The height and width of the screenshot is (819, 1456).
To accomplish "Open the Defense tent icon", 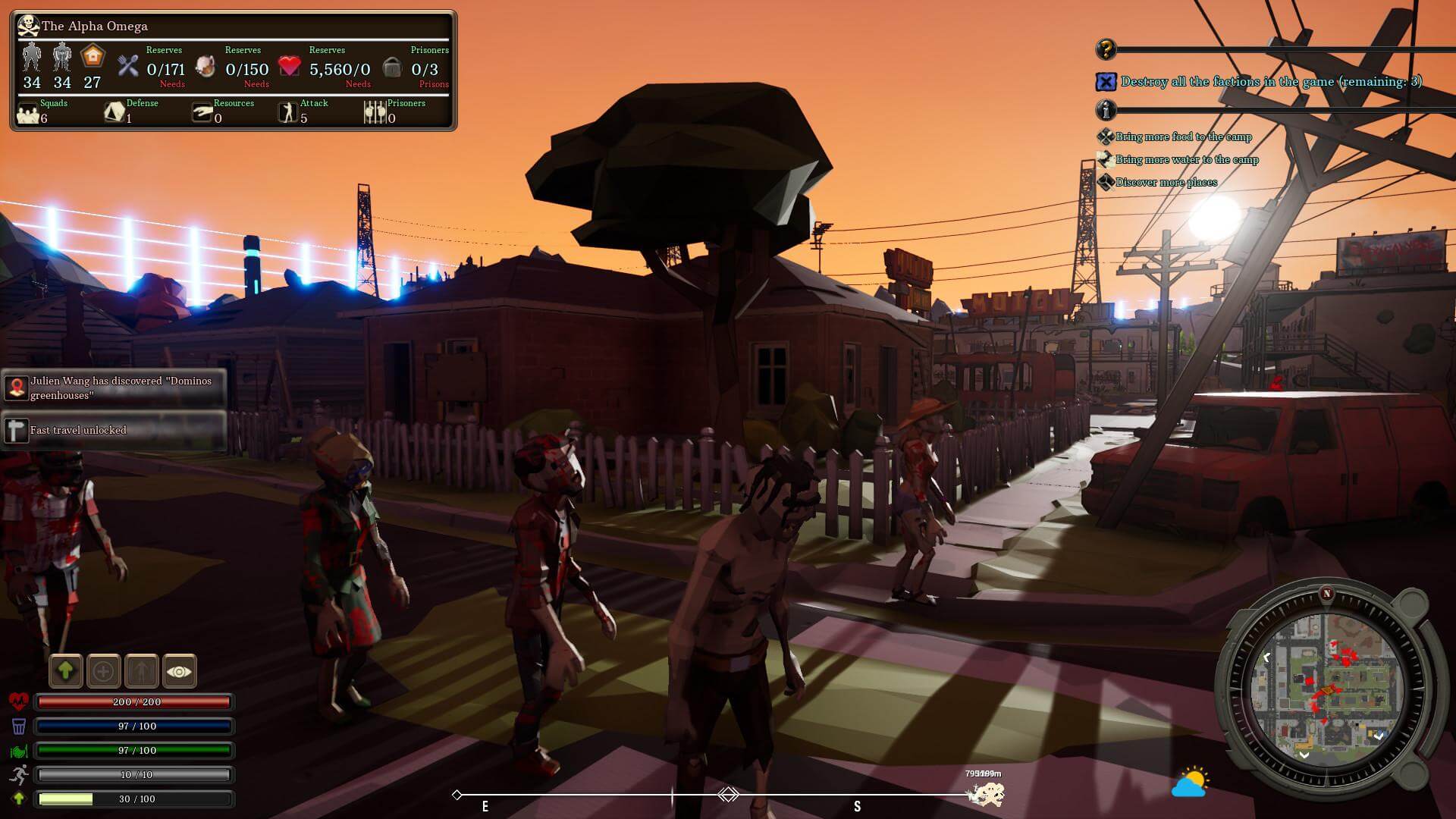I will (115, 113).
